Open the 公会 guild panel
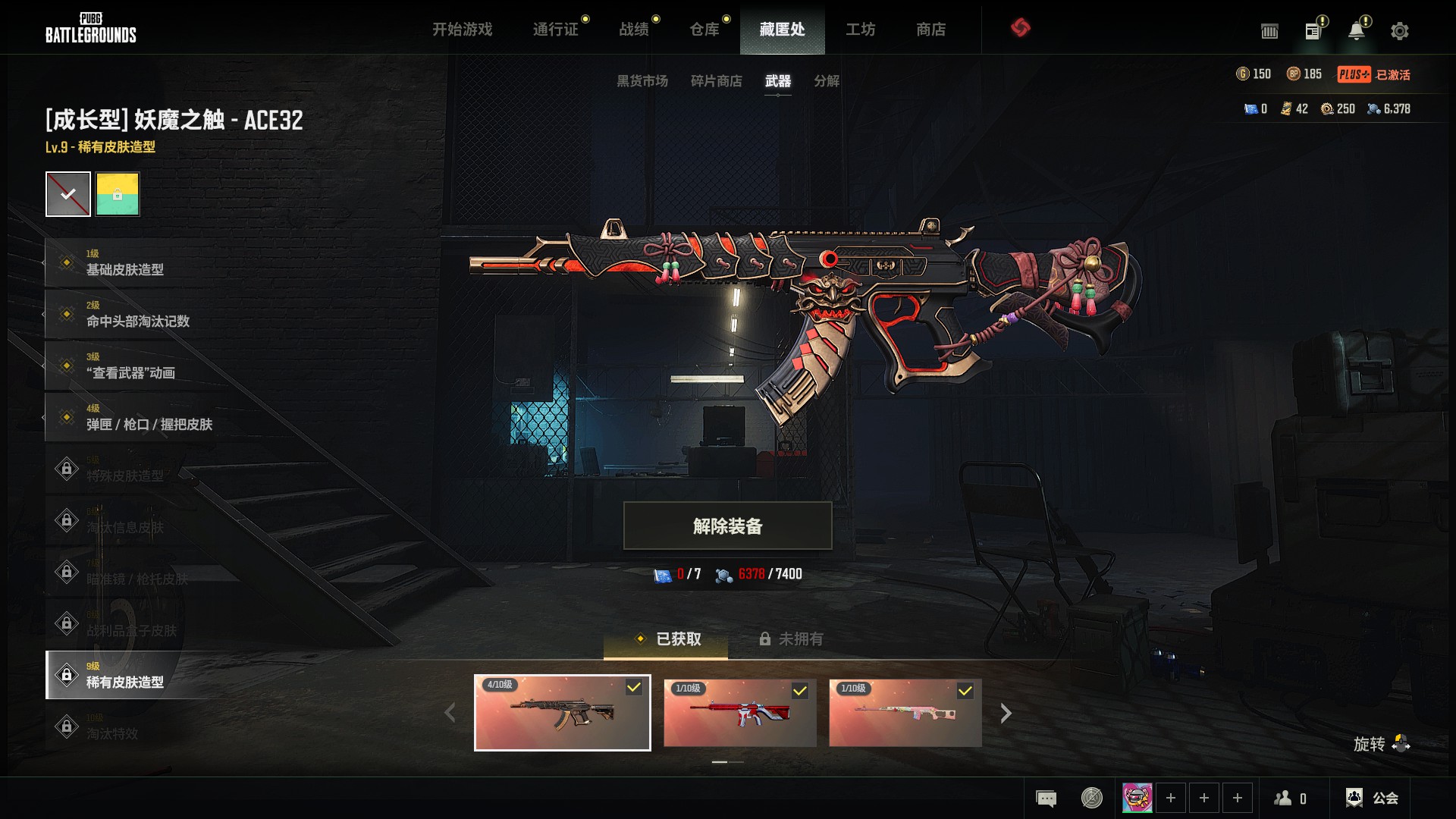Image resolution: width=1456 pixels, height=819 pixels. tap(1372, 798)
